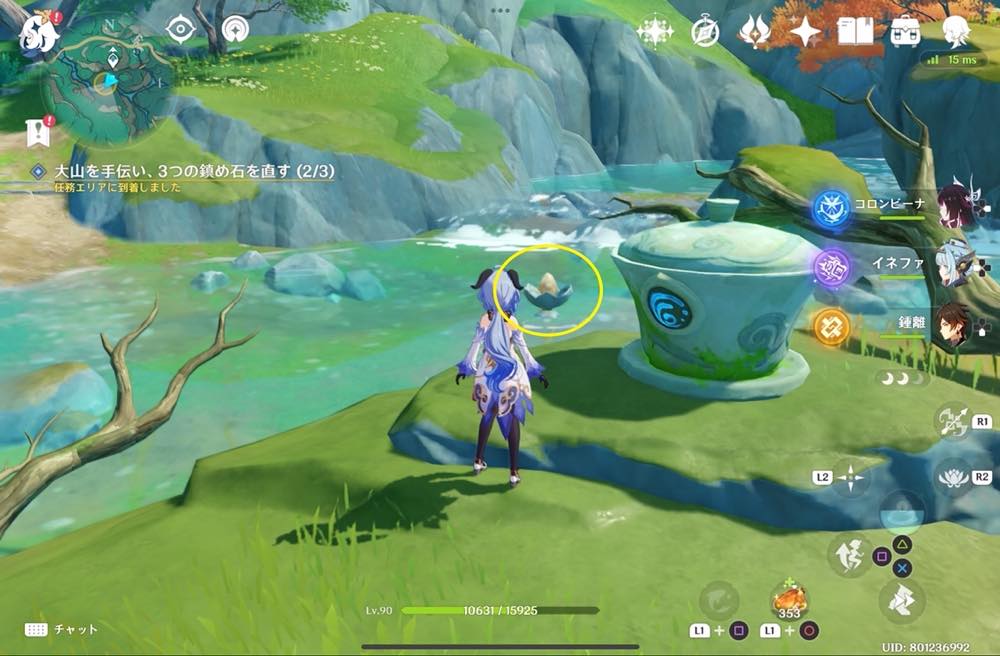Open the winged battle pass icon

(x=755, y=32)
